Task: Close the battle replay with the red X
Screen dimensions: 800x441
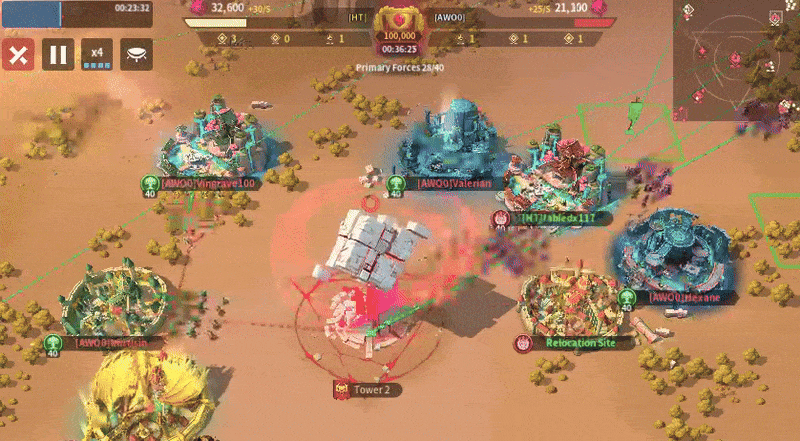Action: 17,54
